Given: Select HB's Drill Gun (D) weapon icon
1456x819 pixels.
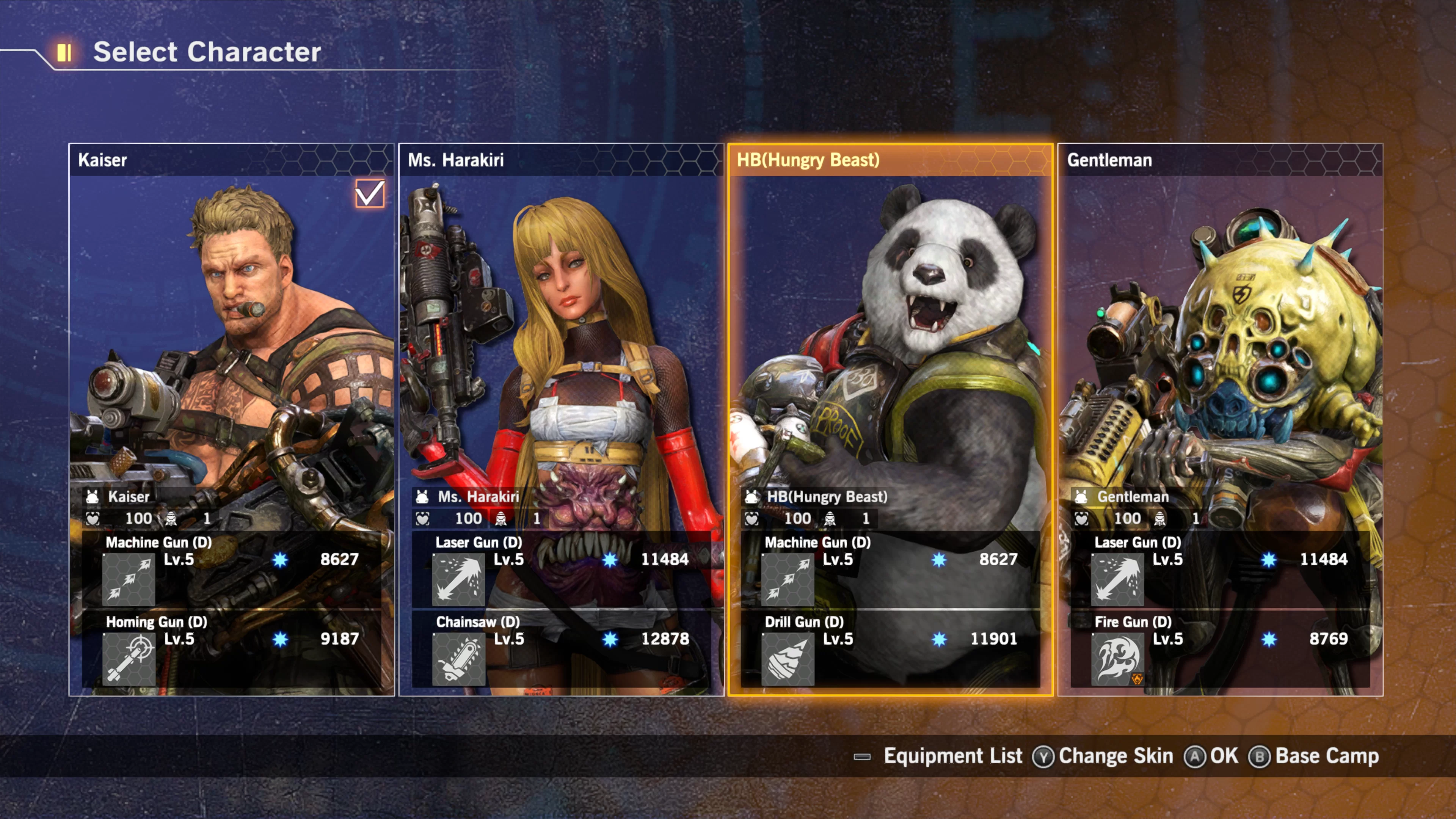Looking at the screenshot, I should pyautogui.click(x=788, y=659).
